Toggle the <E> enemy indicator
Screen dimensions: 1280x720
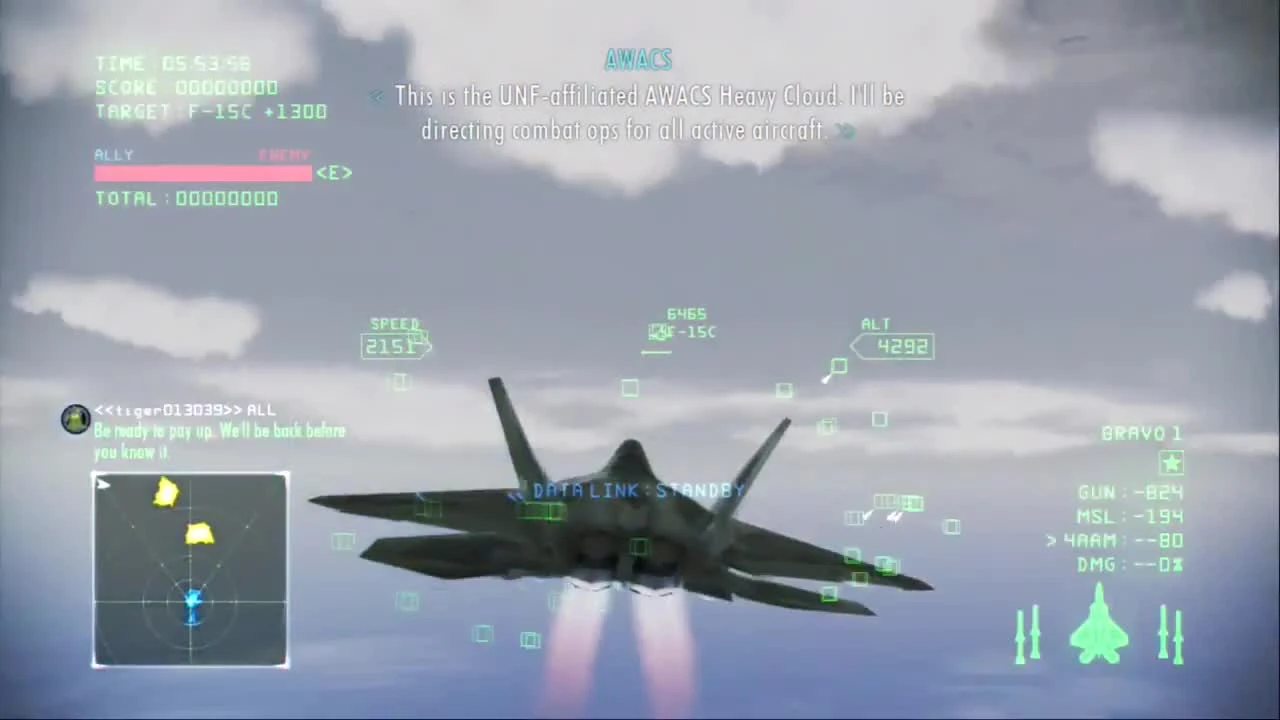point(334,172)
